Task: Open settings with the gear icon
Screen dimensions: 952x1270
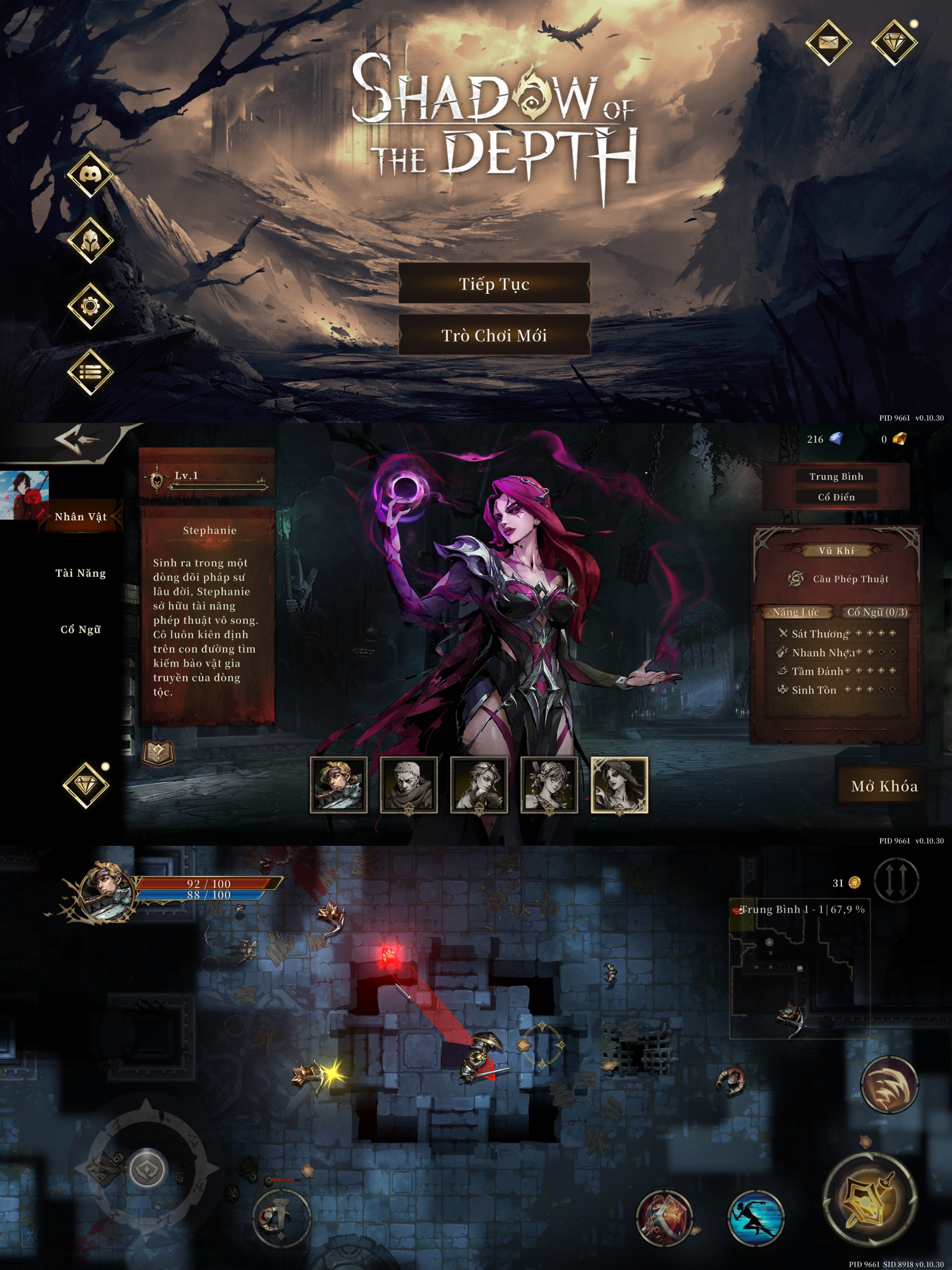Action: pyautogui.click(x=90, y=306)
